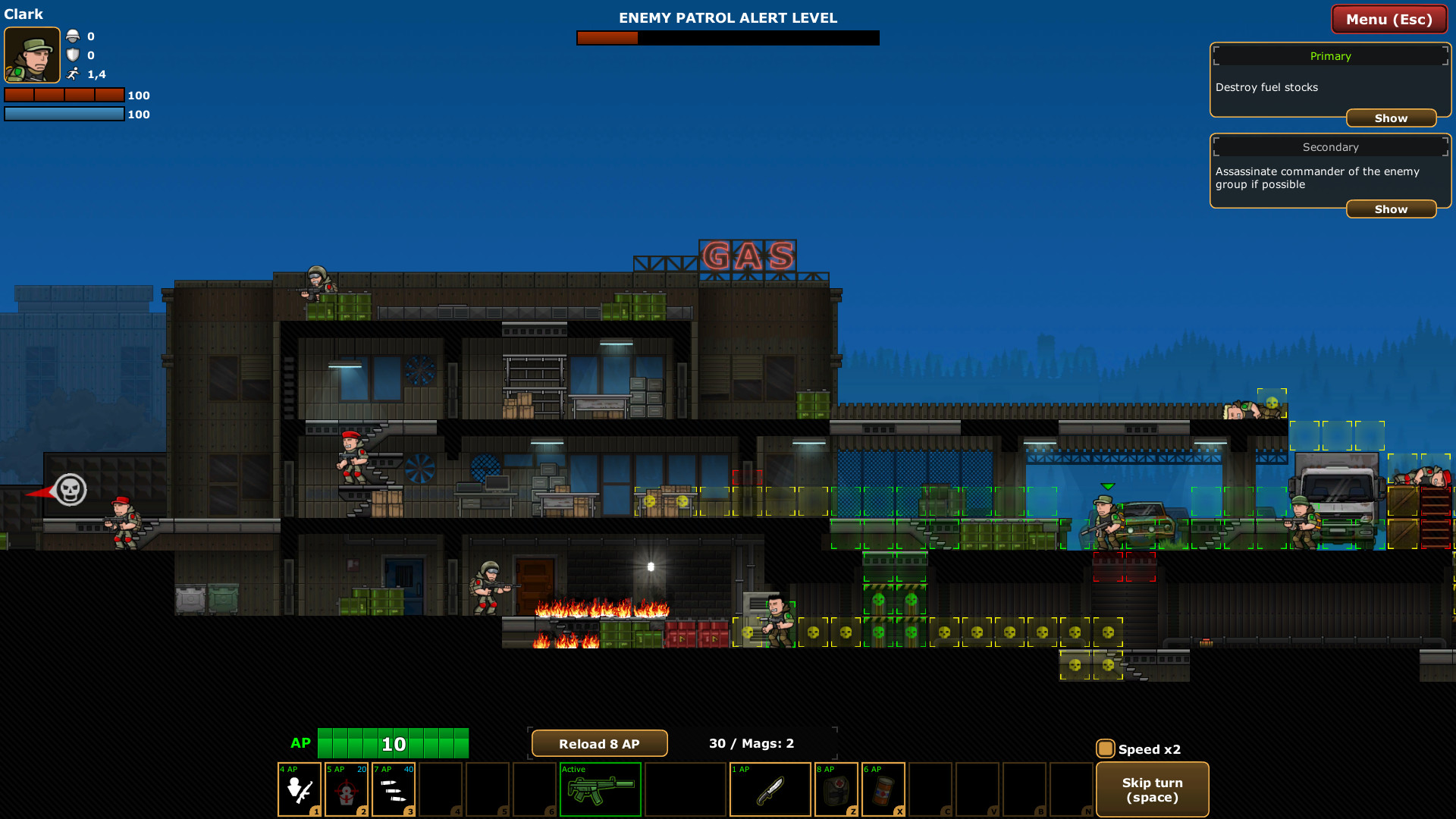This screenshot has width=1456, height=819.
Task: Open Clark's character portrait
Action: (32, 55)
